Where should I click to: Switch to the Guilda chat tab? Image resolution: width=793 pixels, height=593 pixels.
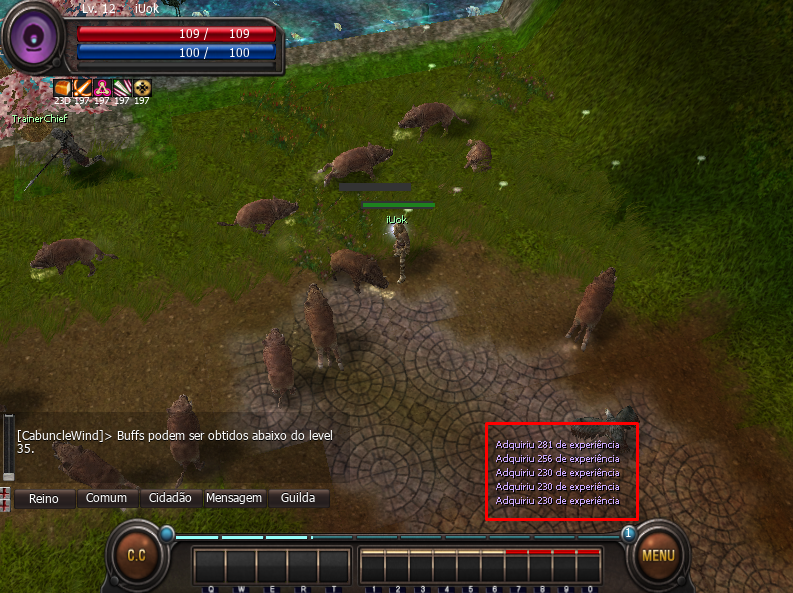coord(298,498)
